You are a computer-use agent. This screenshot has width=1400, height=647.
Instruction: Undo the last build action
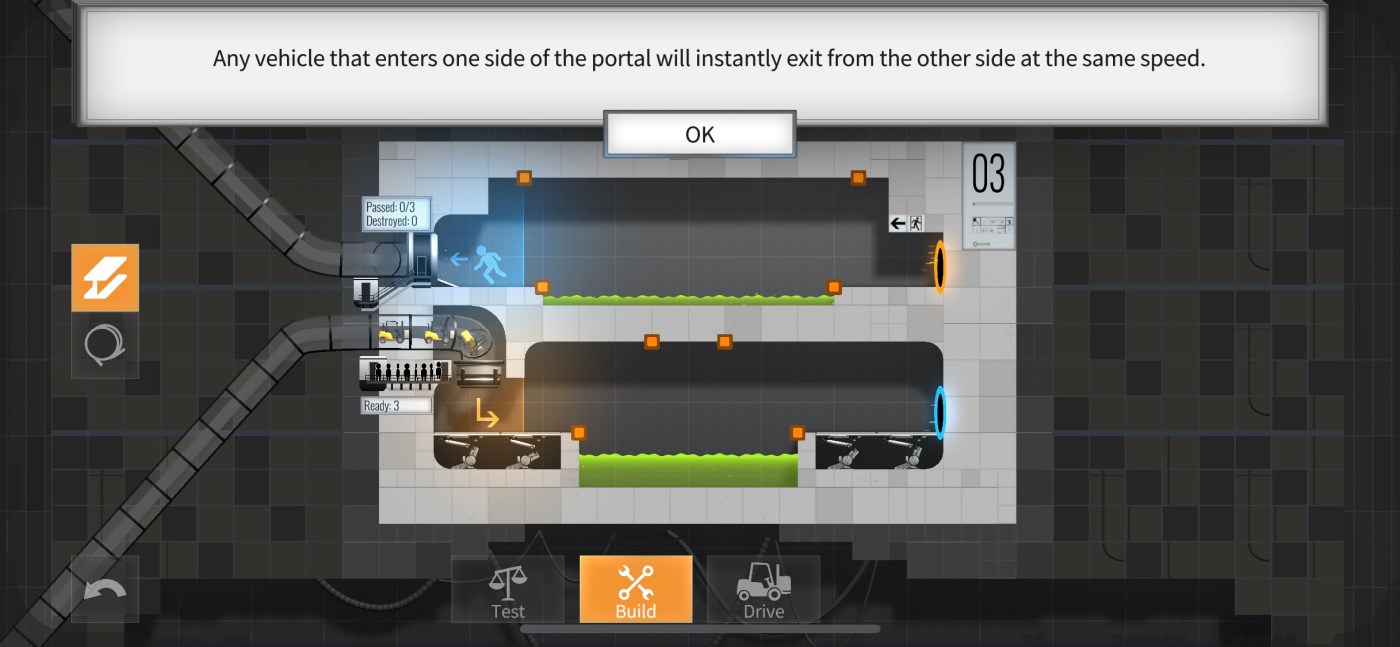click(x=105, y=590)
